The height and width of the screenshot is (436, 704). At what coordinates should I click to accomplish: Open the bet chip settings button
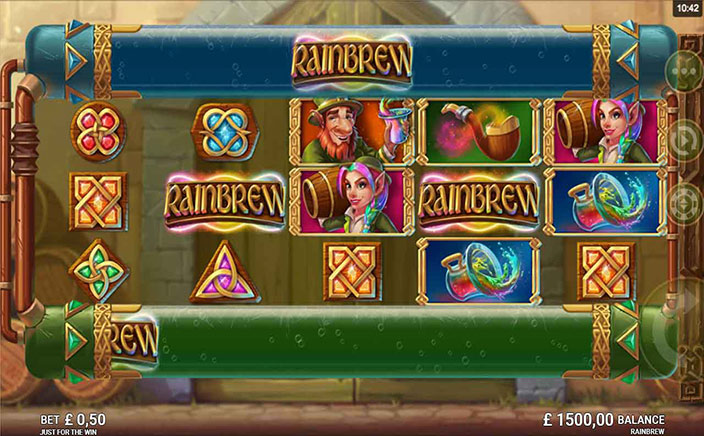coord(685,203)
